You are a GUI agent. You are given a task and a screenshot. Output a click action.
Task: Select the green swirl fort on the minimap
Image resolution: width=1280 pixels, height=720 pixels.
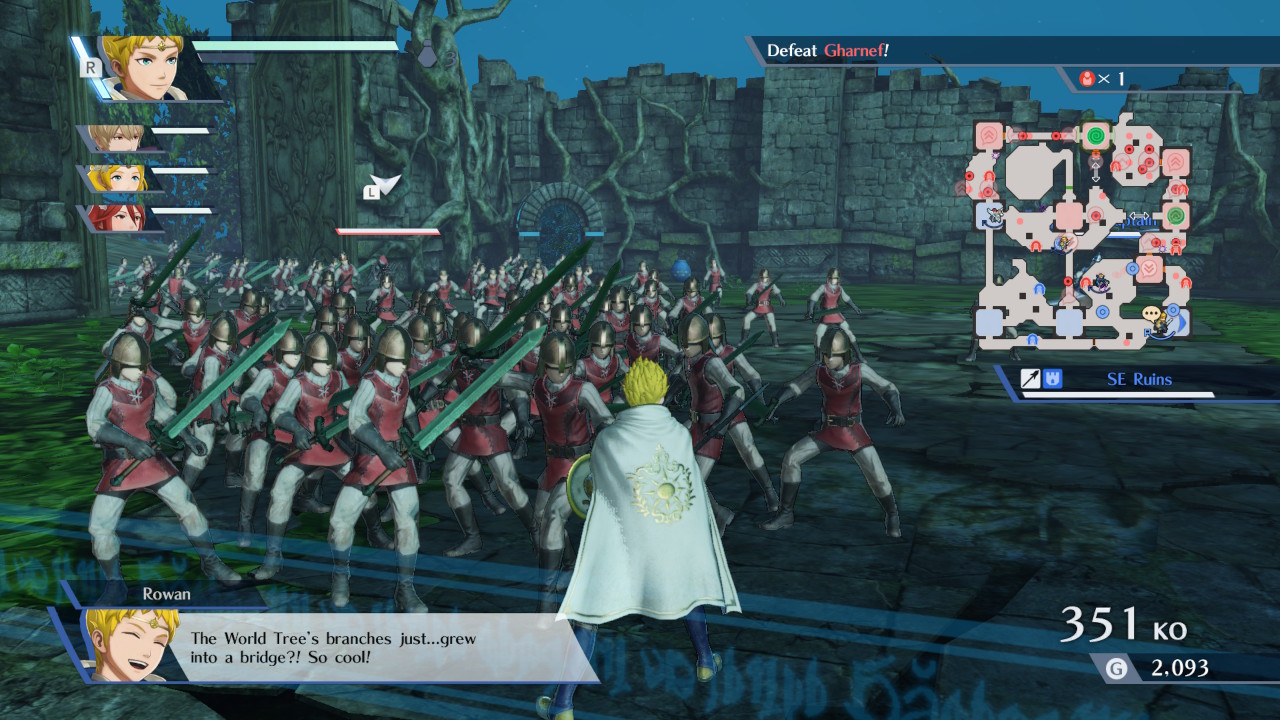[1098, 135]
